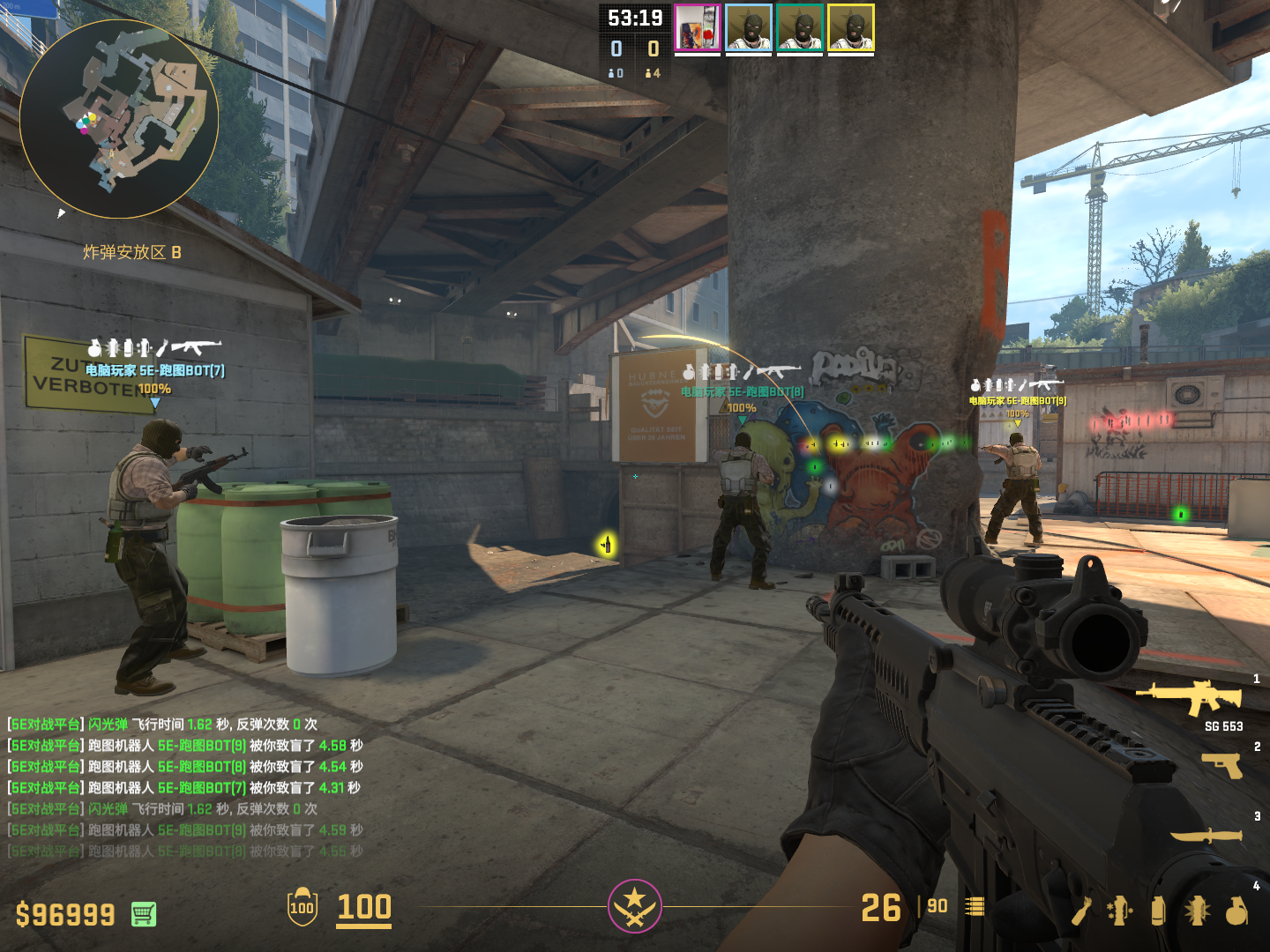Click the magenta-framed player avatar
Viewport: 1270px width, 952px height.
pyautogui.click(x=698, y=28)
